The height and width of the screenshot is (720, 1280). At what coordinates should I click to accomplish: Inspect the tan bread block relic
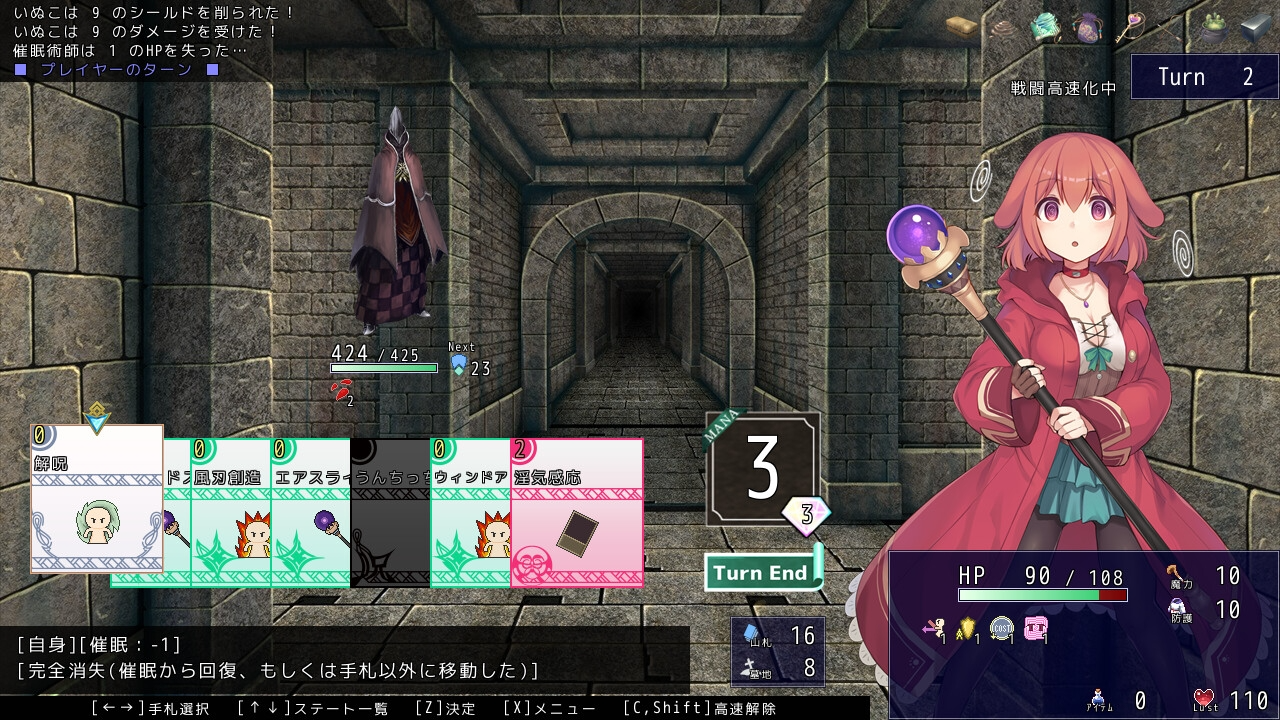[962, 26]
